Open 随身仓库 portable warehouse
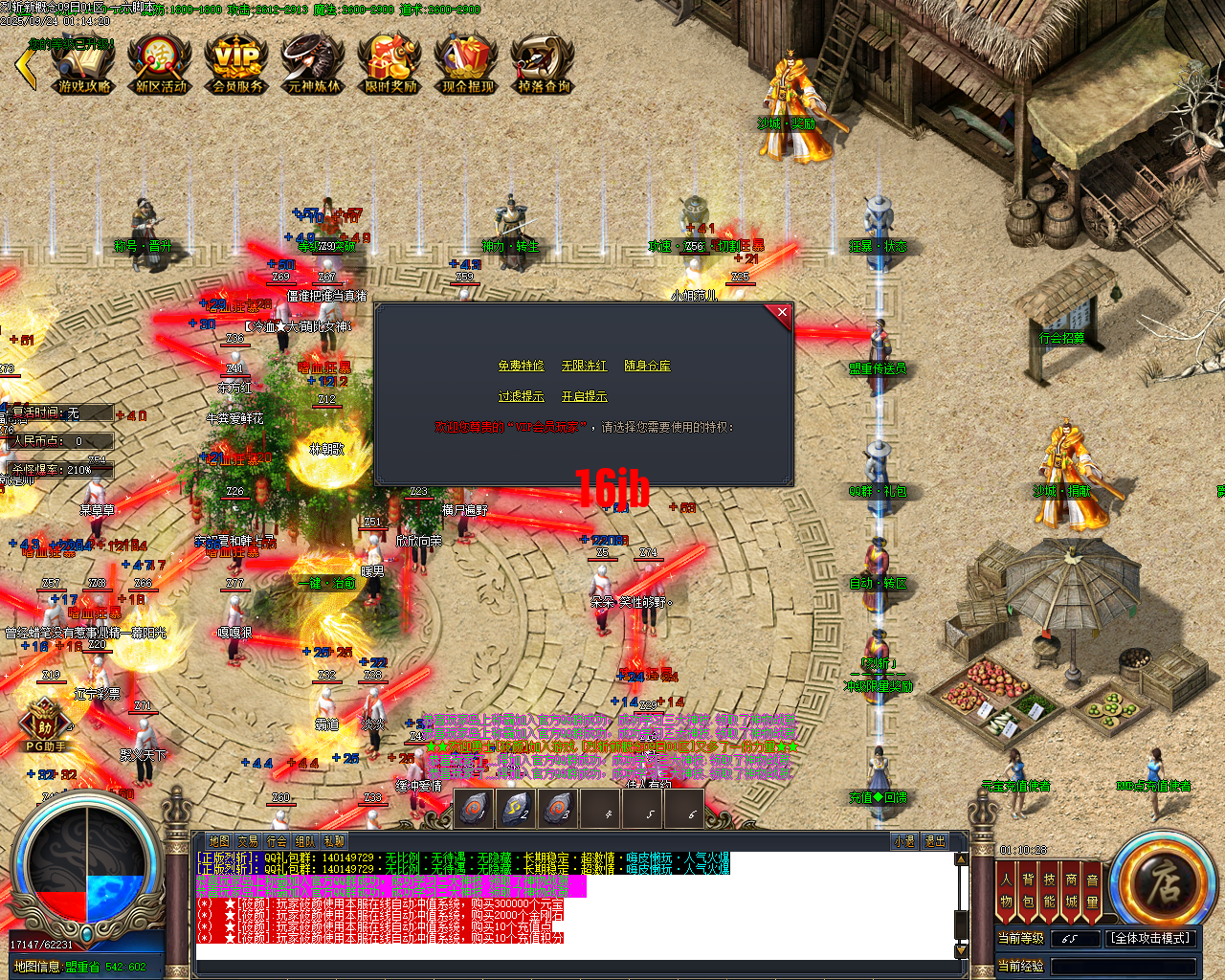 point(647,365)
